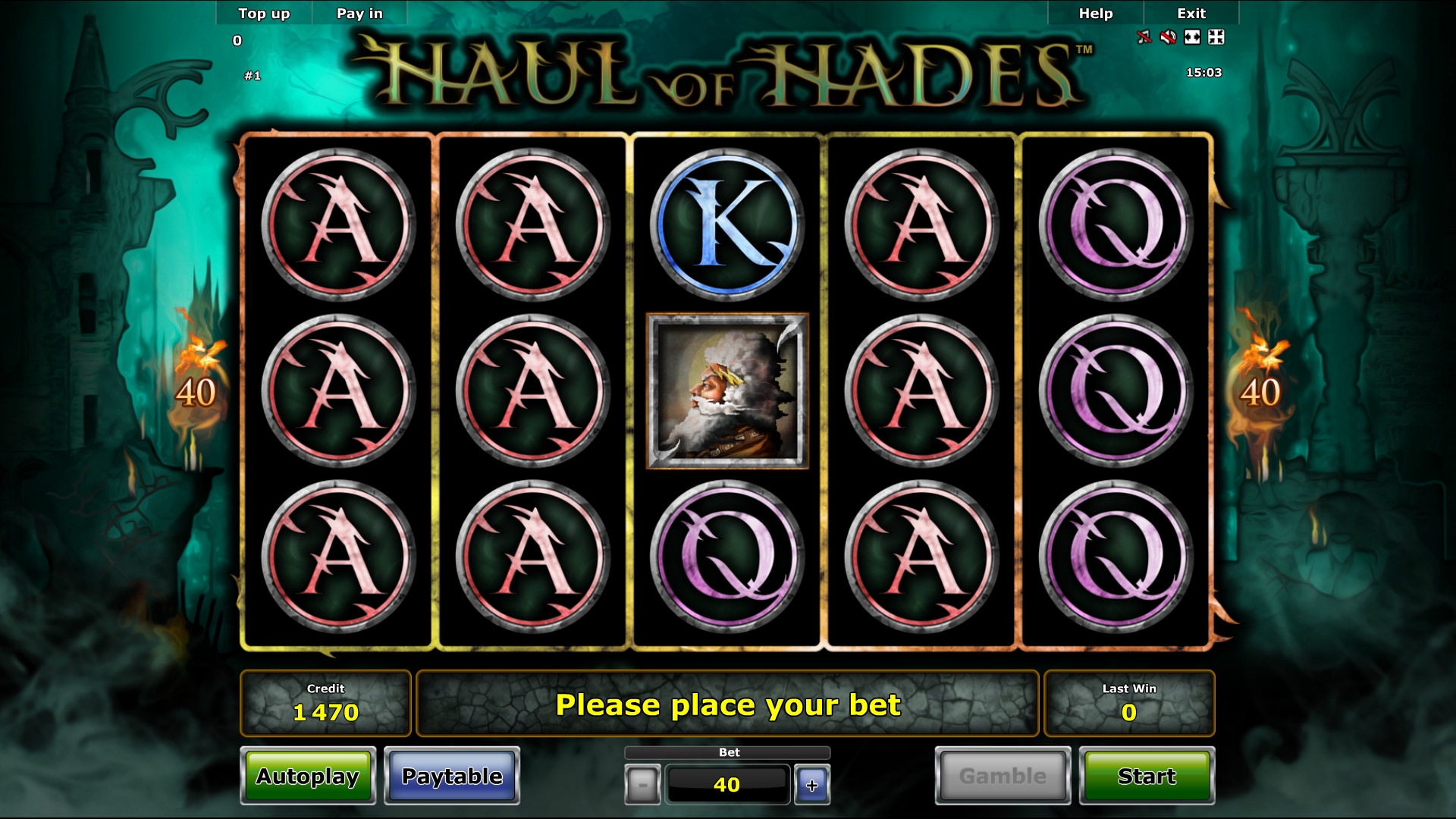Enable Autoplay mode

[308, 776]
